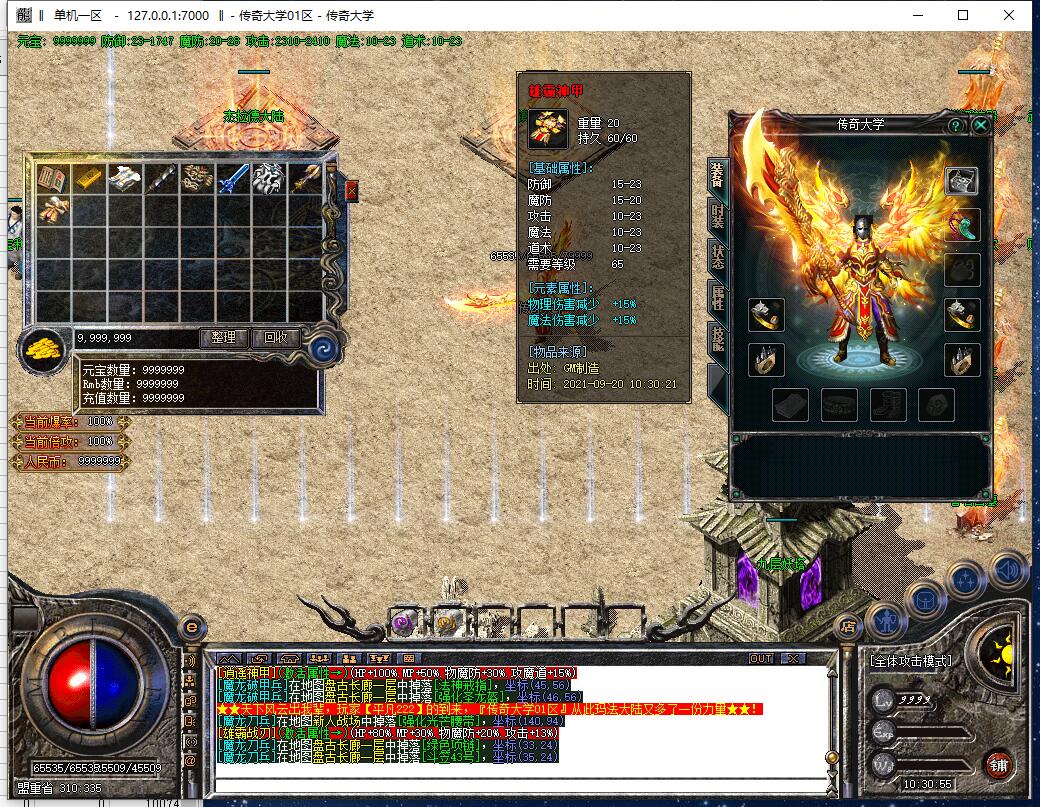Open the 店 shop button
This screenshot has height=807, width=1040.
click(848, 627)
